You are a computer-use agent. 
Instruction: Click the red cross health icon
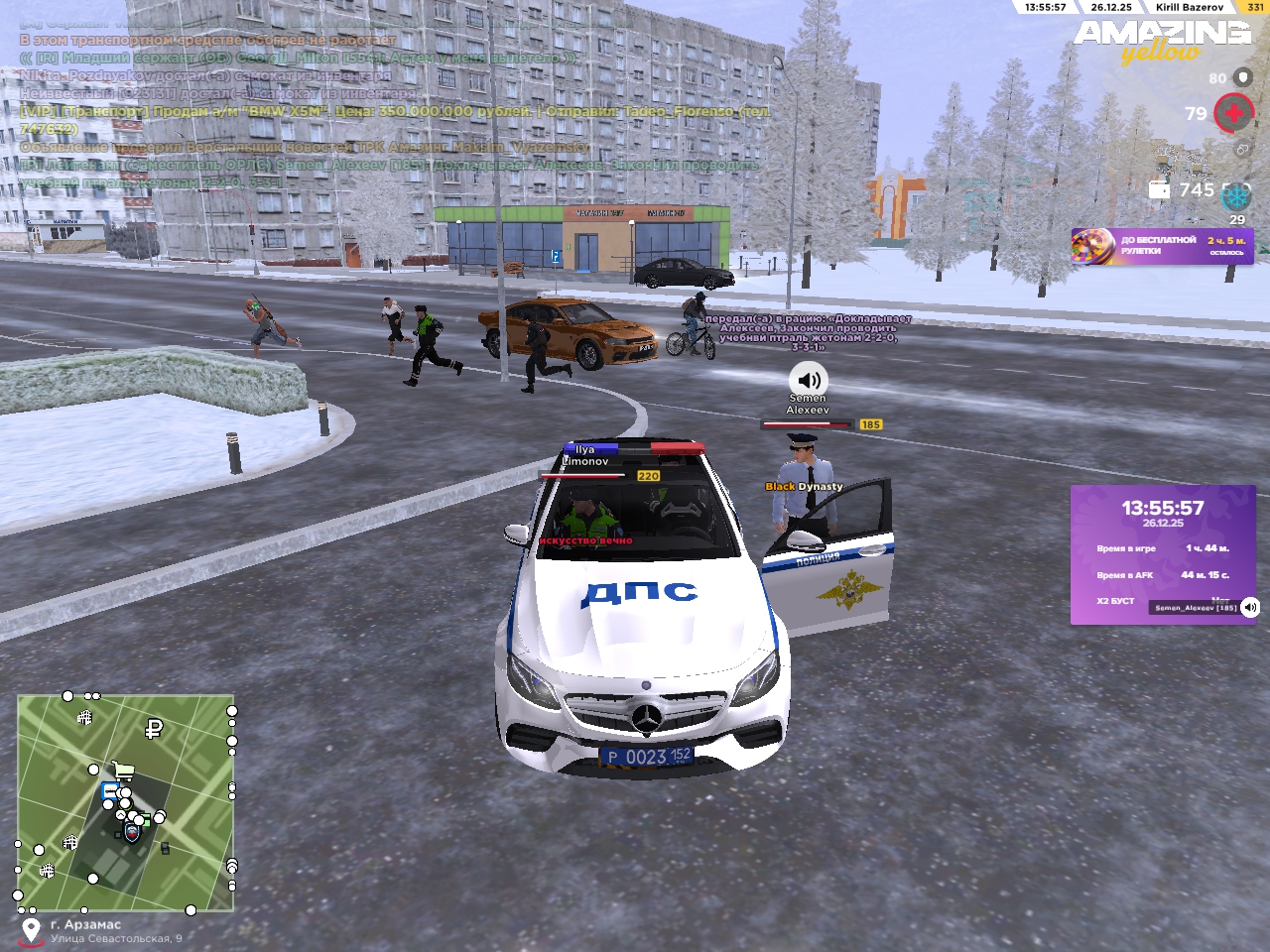pos(1233,113)
